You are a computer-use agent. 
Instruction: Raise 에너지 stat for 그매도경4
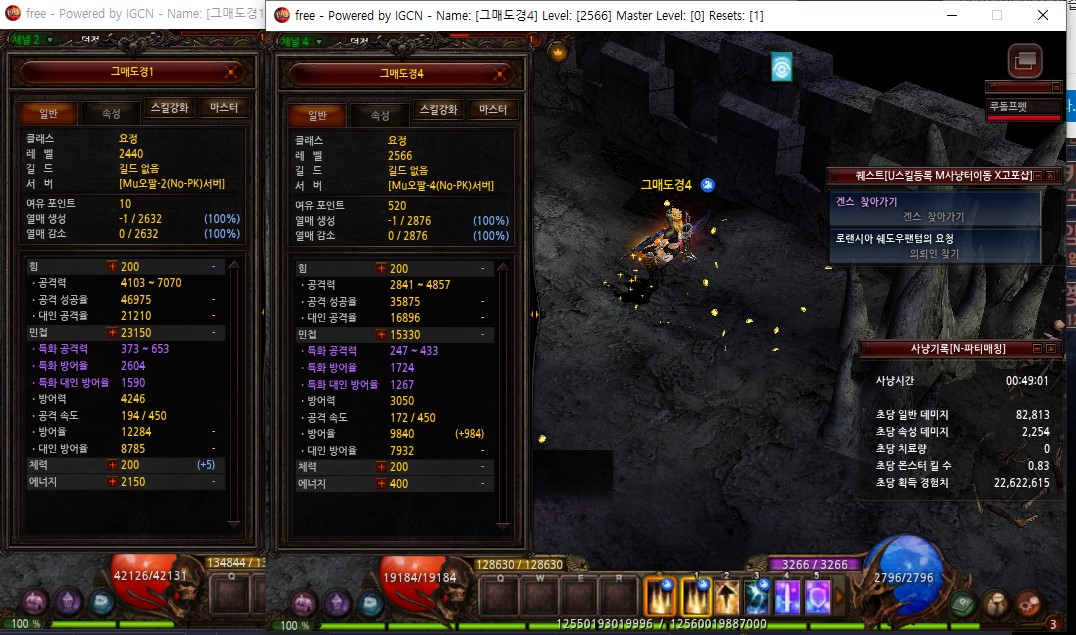point(380,484)
